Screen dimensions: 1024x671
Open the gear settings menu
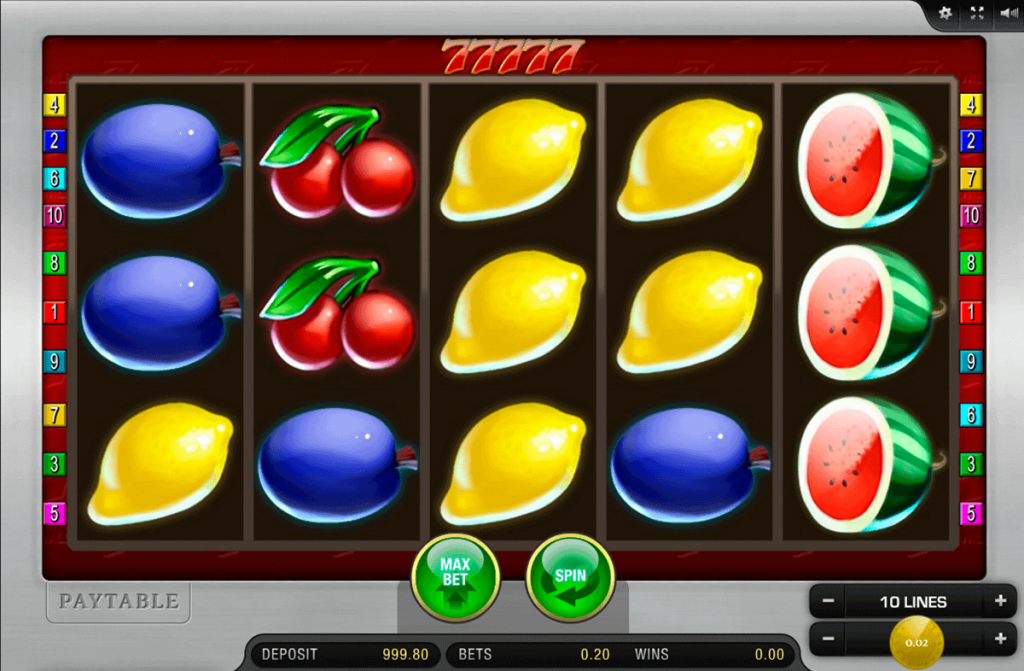click(x=946, y=14)
